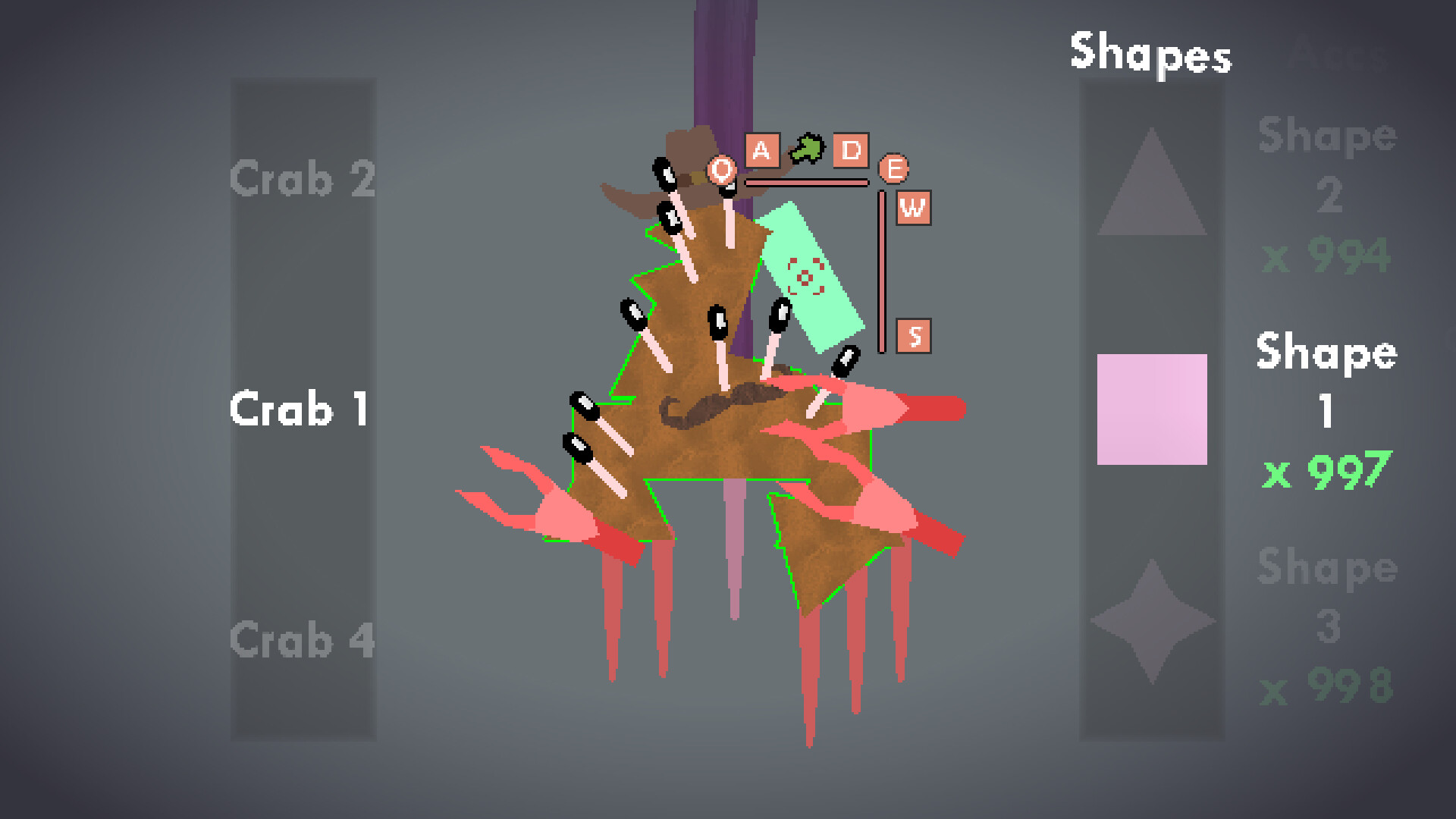Viewport: 1456px width, 819px height.
Task: Click the circular E key prompt
Action: (893, 170)
